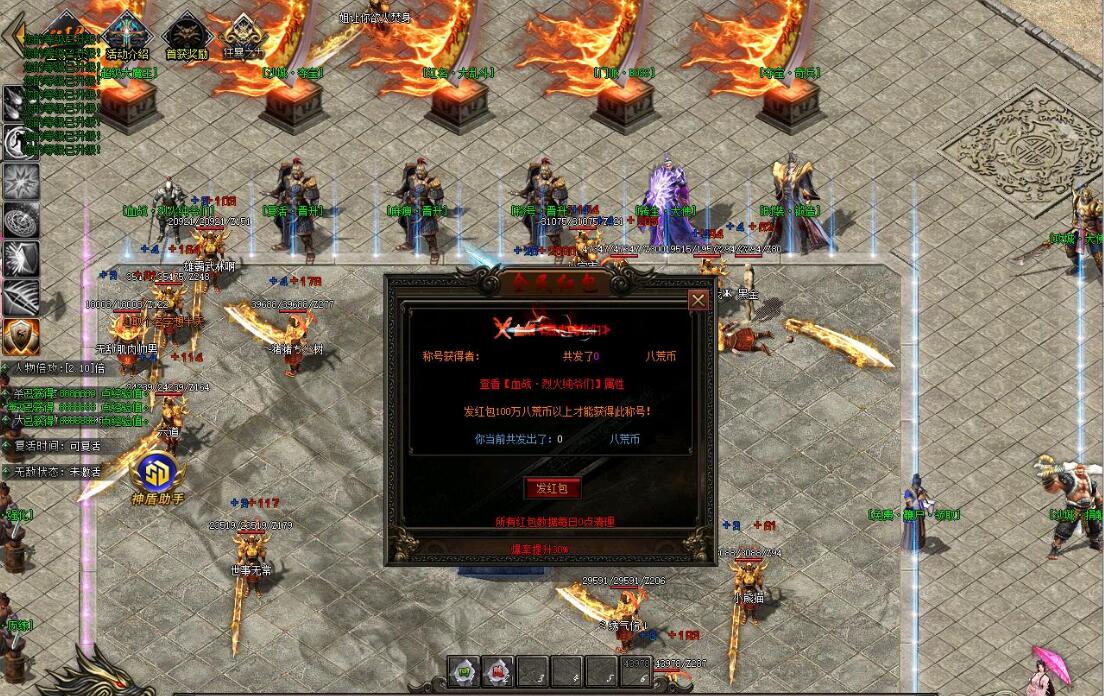Collapse the top icon bar with the arrow

(14, 34)
